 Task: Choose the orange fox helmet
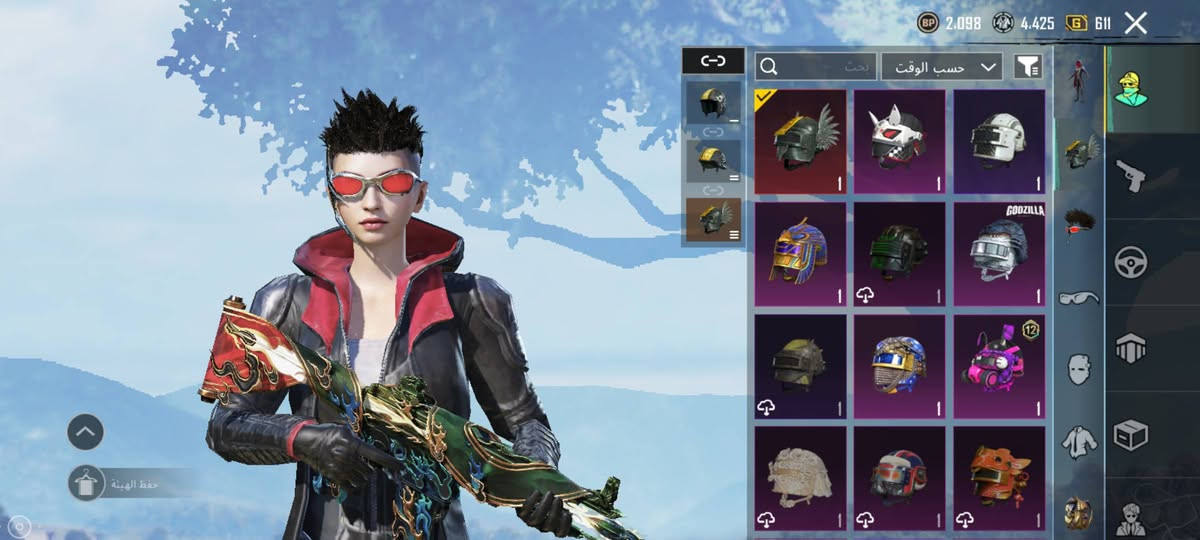(x=998, y=478)
